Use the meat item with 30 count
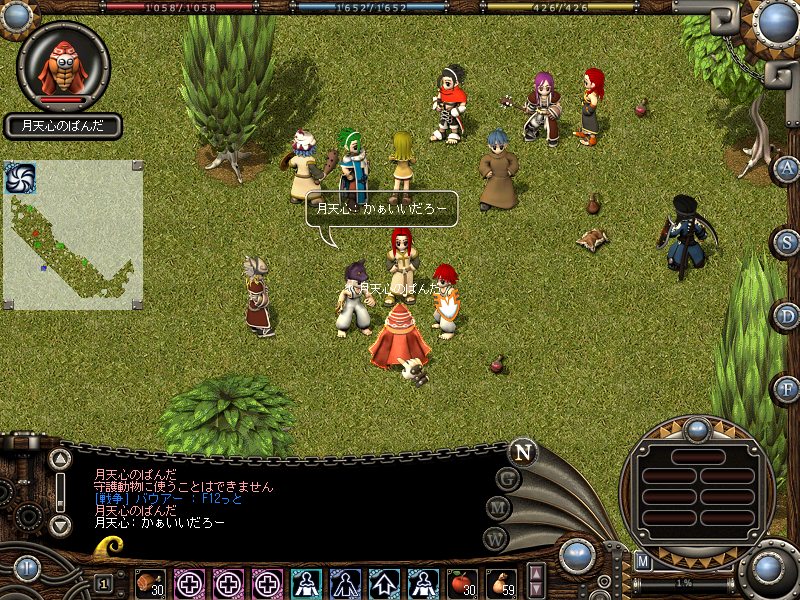 [x=151, y=582]
